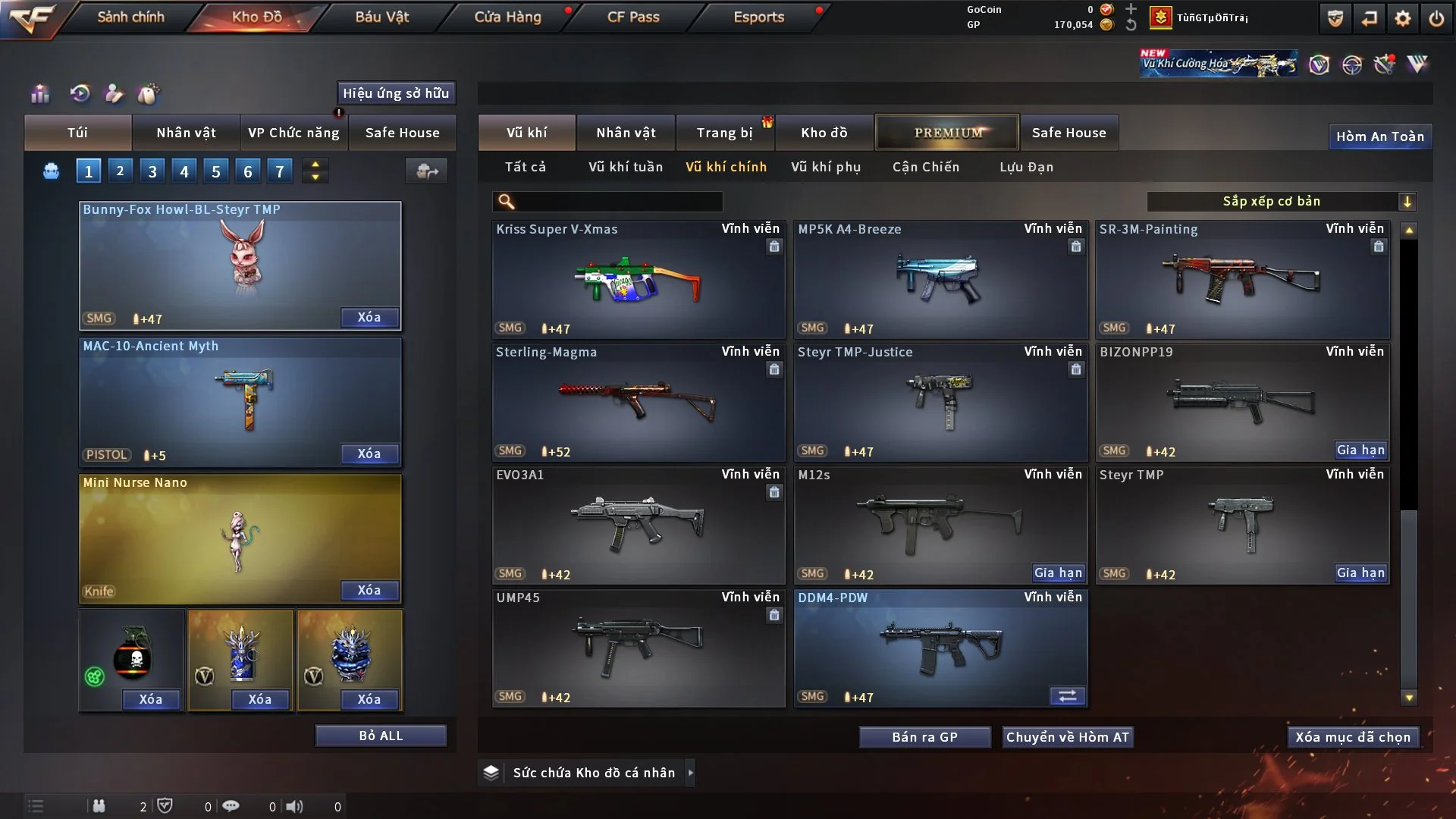Image resolution: width=1456 pixels, height=819 pixels.
Task: Click the Bán ra GP button
Action: 924,737
